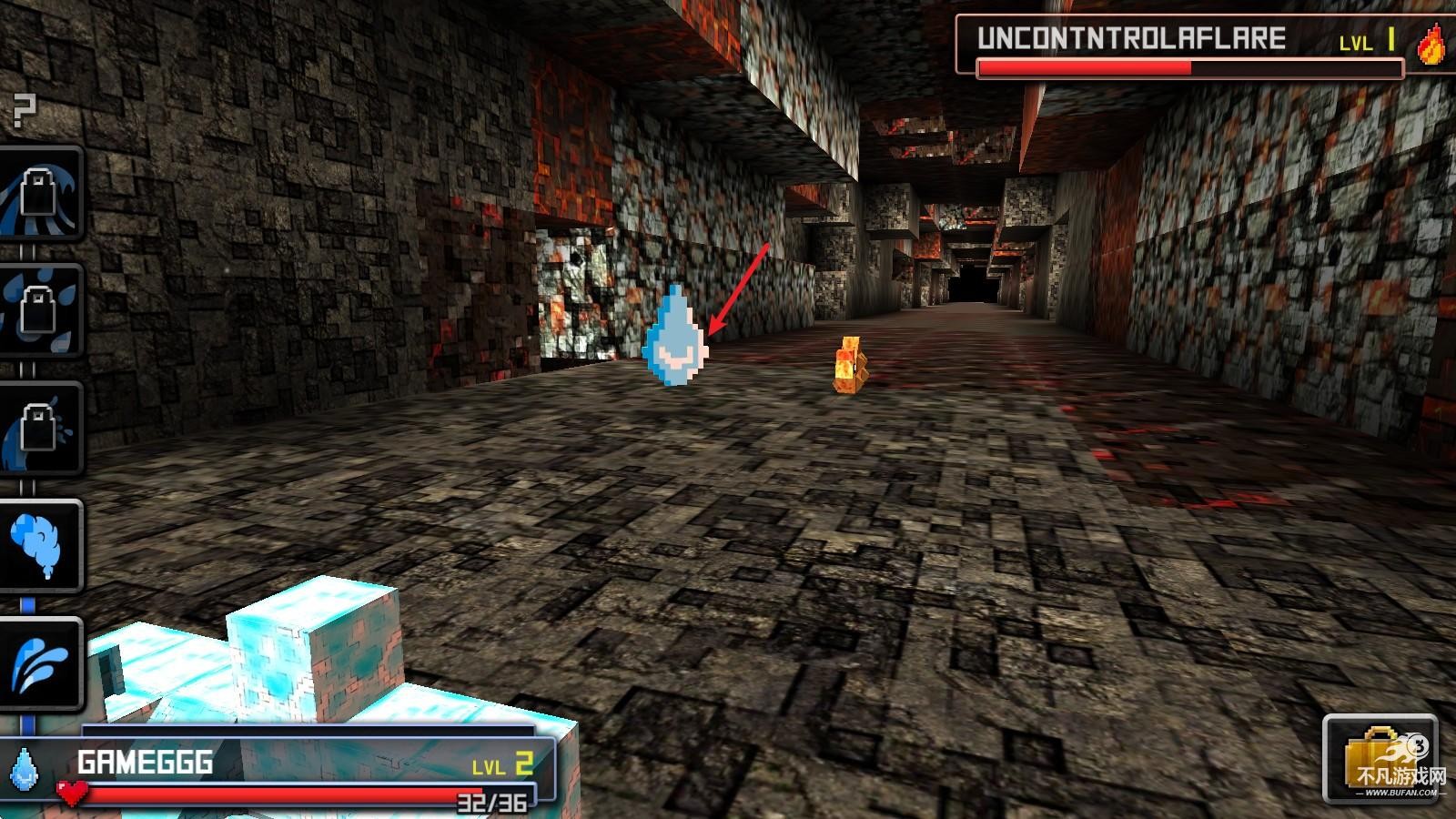The width and height of the screenshot is (1456, 819).
Task: Select the locked wave ability slot
Action: (40, 193)
